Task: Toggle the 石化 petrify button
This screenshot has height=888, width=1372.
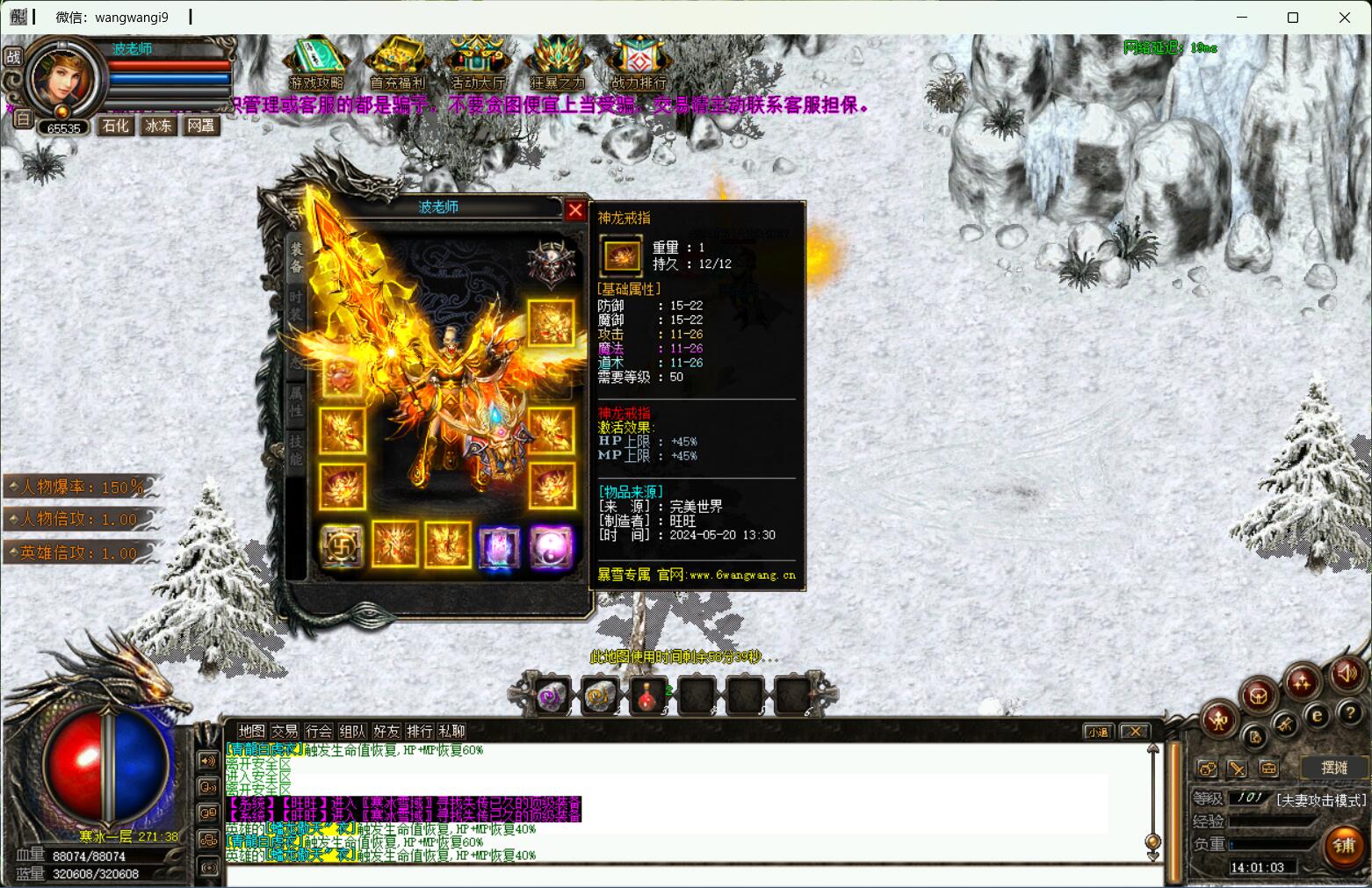Action: tap(116, 126)
